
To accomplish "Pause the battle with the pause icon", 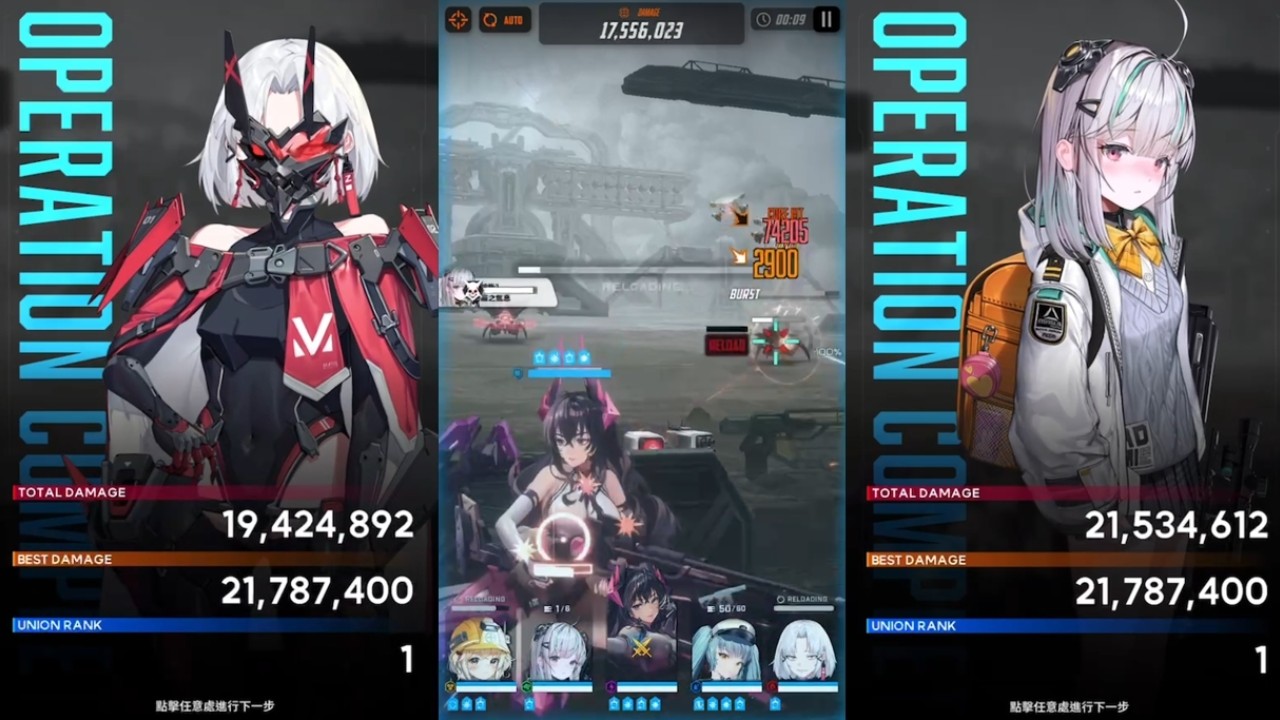I will (824, 19).
